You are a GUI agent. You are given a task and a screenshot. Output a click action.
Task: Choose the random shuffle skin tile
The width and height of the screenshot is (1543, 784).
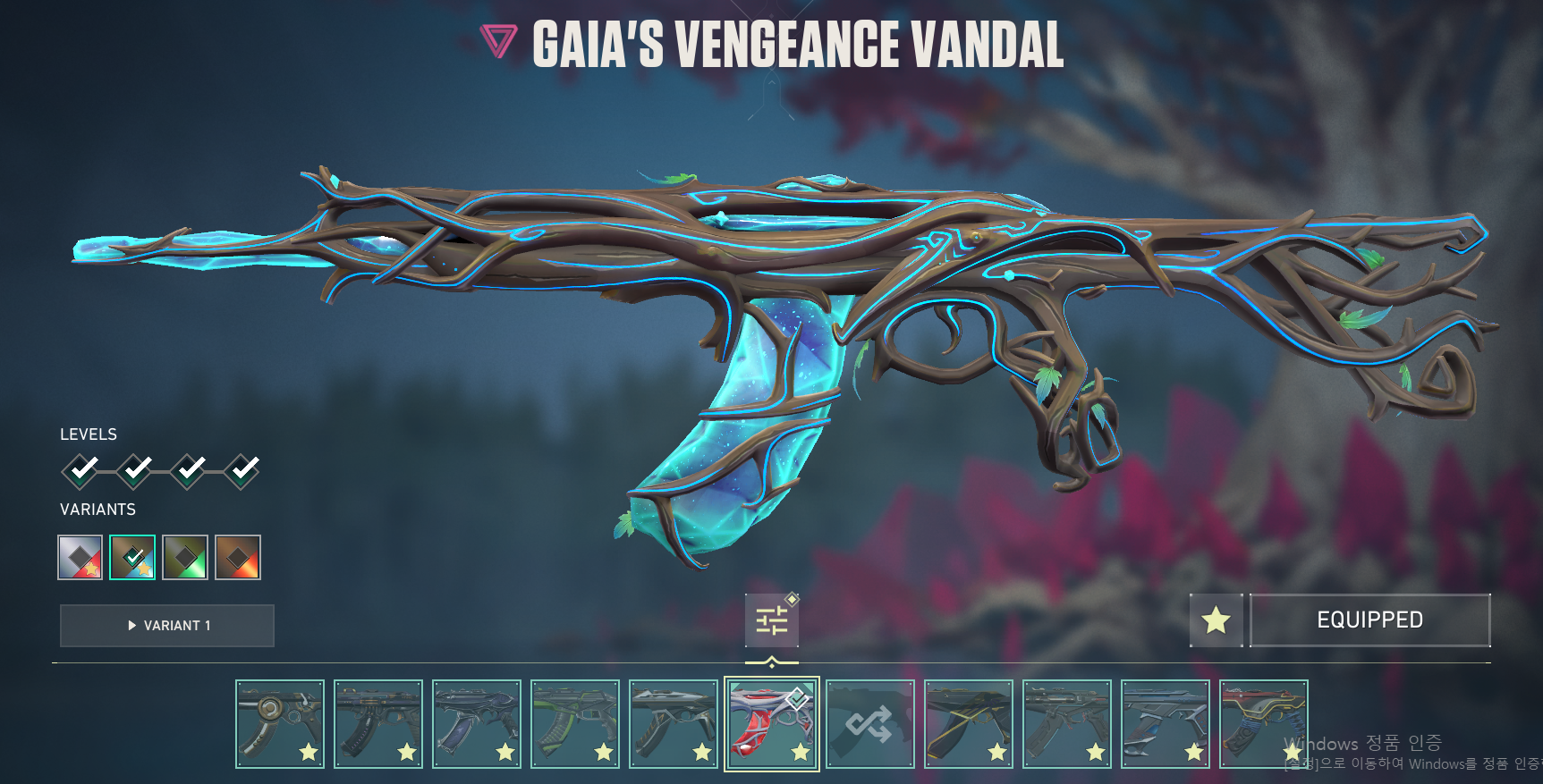869,723
